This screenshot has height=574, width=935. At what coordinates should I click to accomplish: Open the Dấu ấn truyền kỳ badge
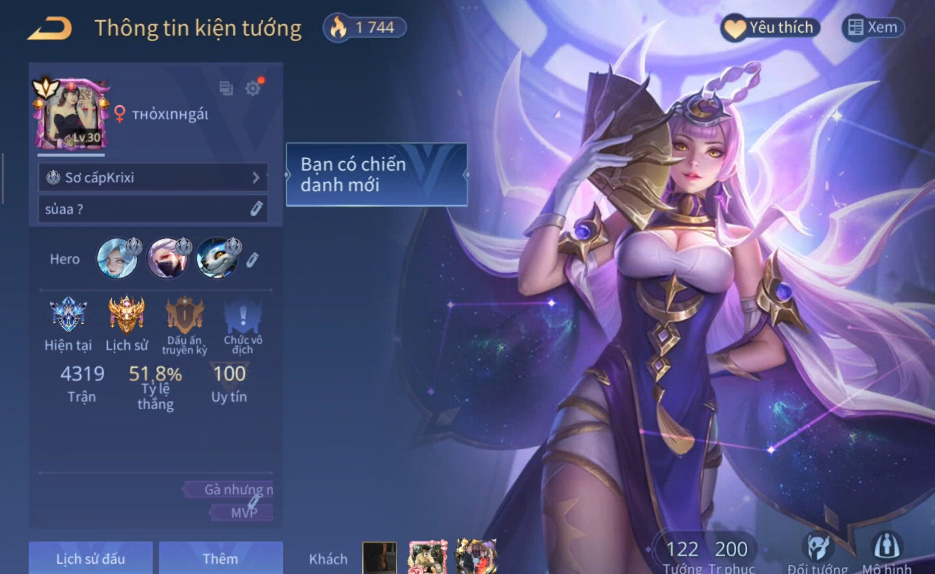(x=185, y=318)
